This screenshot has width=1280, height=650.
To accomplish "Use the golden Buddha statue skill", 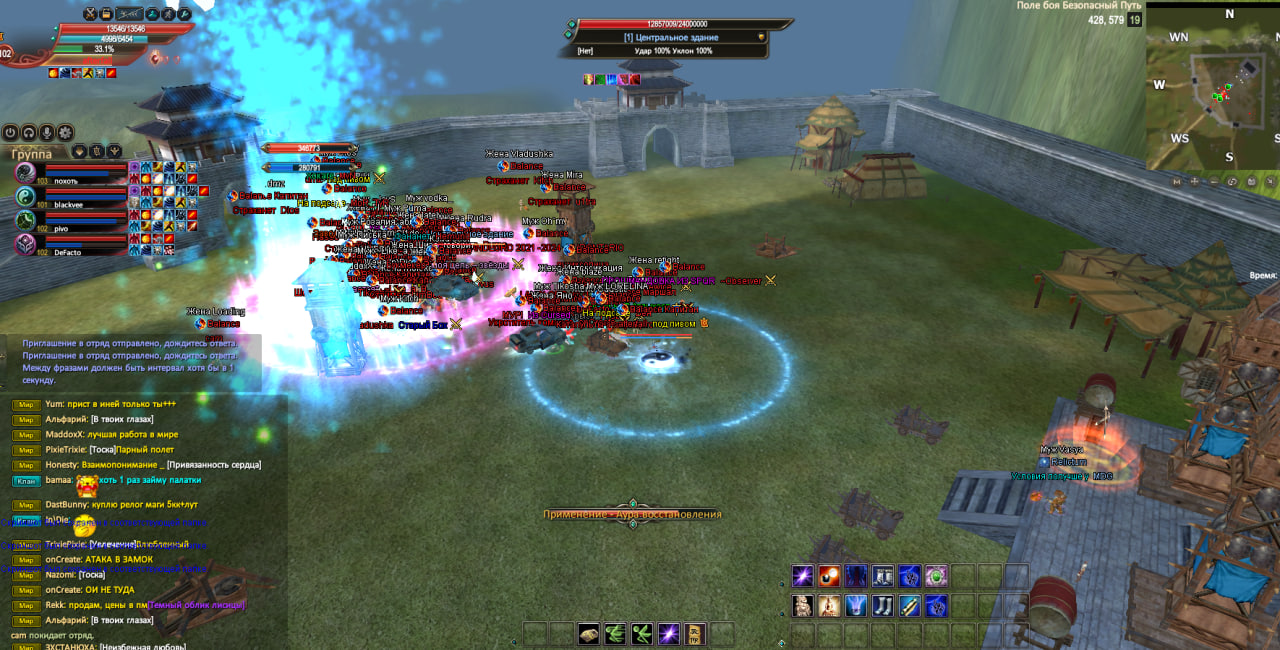I will [828, 606].
